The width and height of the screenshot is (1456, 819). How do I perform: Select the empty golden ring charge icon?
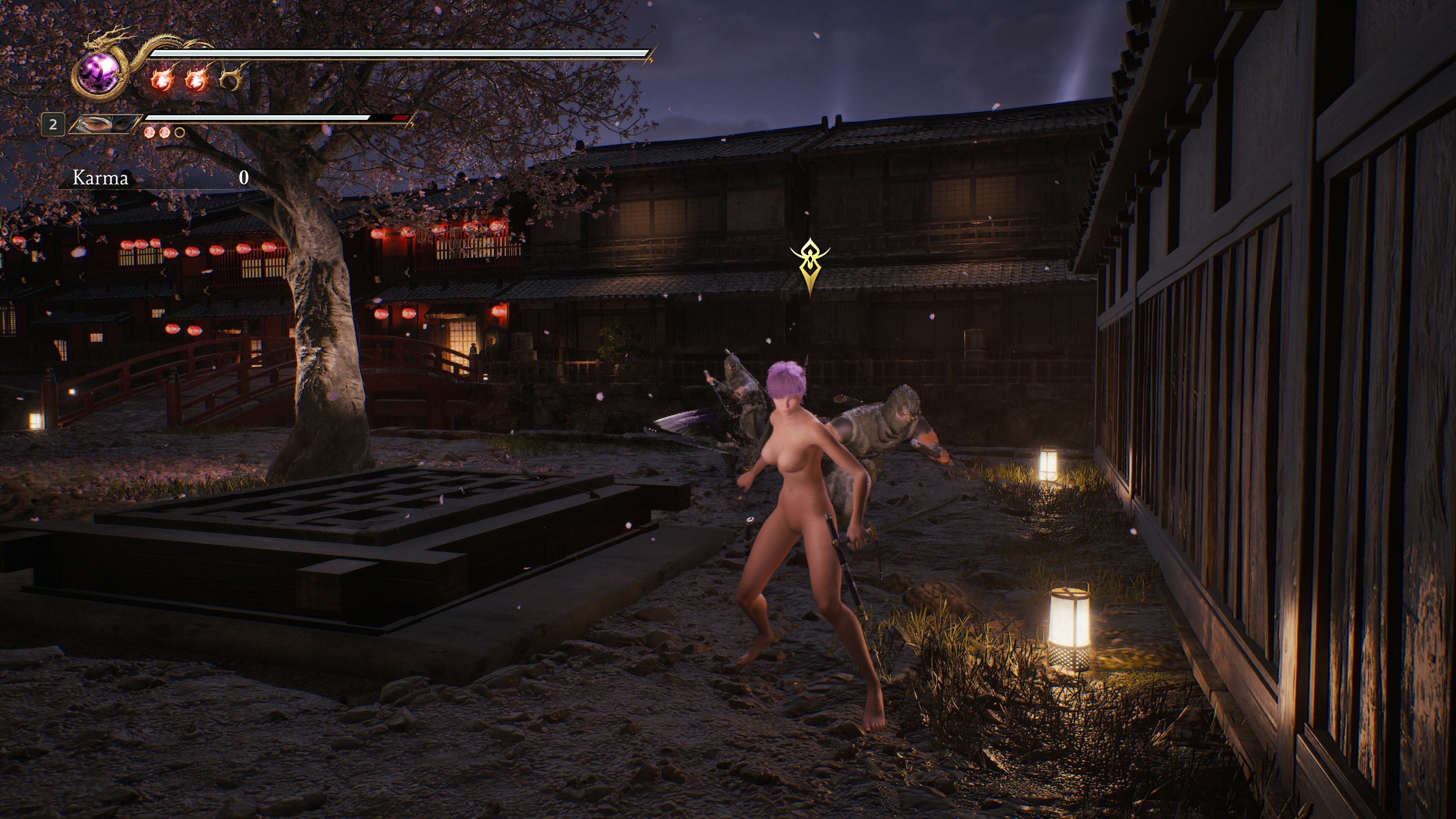231,78
